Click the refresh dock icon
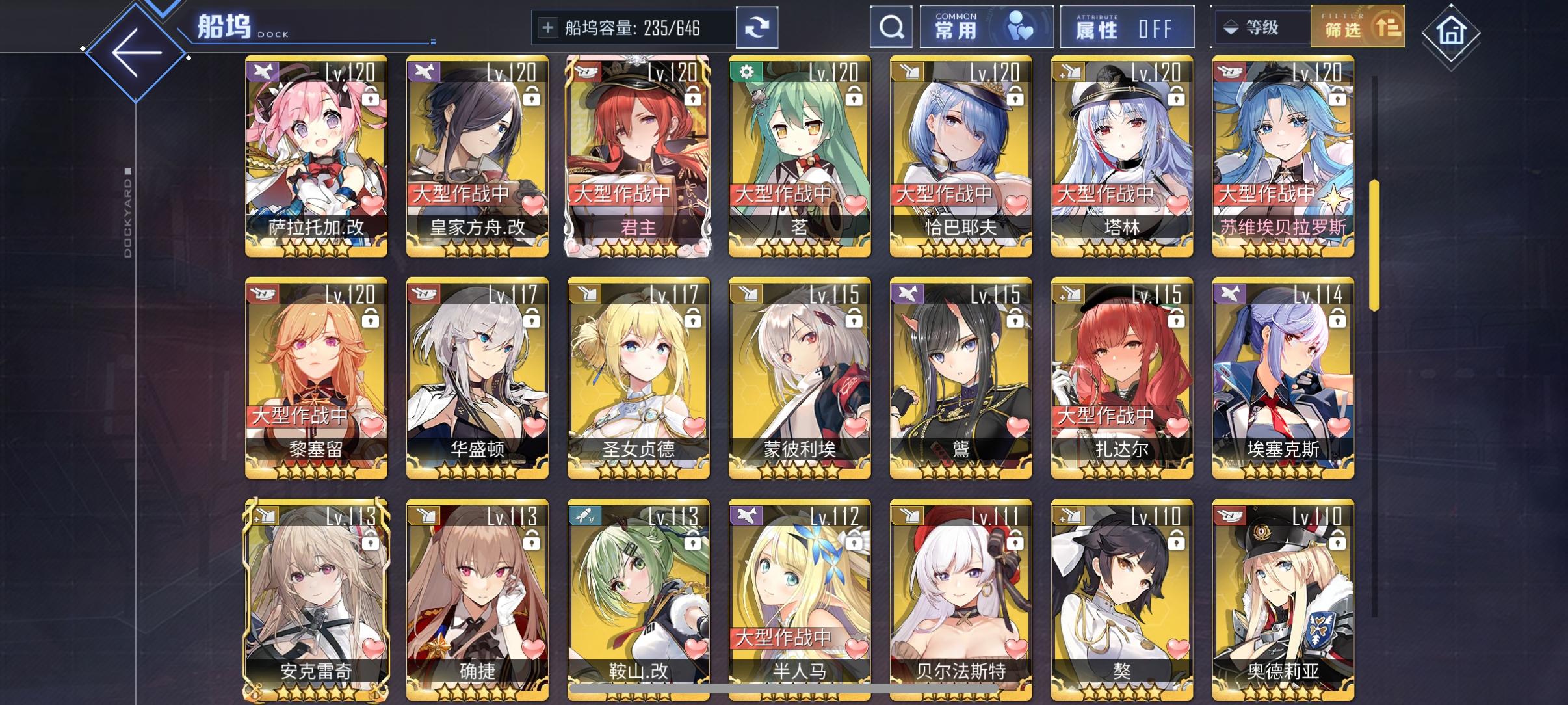Viewport: 1568px width, 705px height. (759, 27)
